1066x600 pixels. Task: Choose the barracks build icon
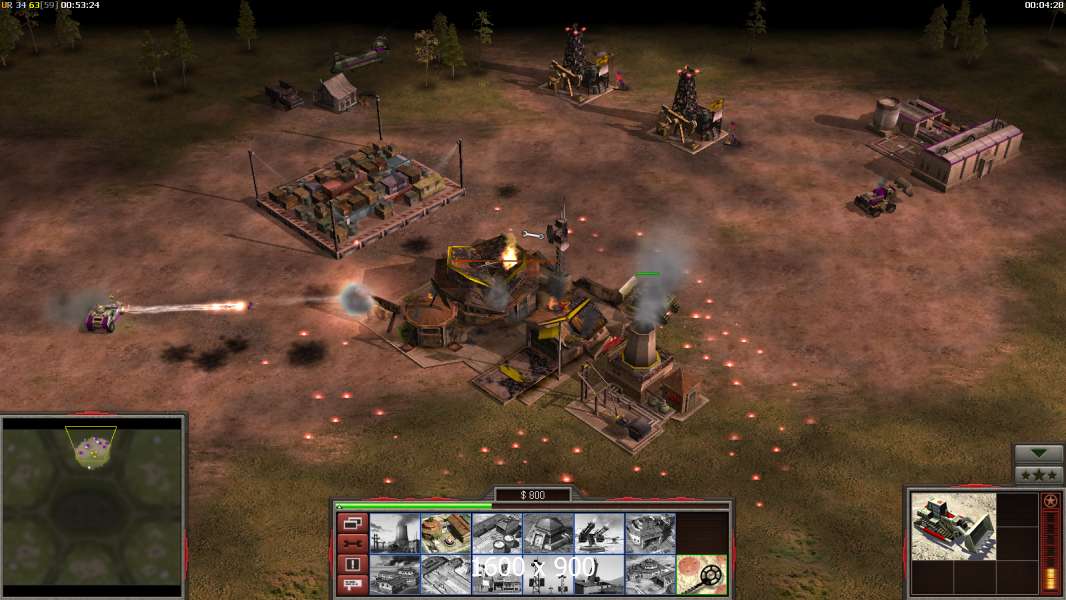tap(445, 533)
